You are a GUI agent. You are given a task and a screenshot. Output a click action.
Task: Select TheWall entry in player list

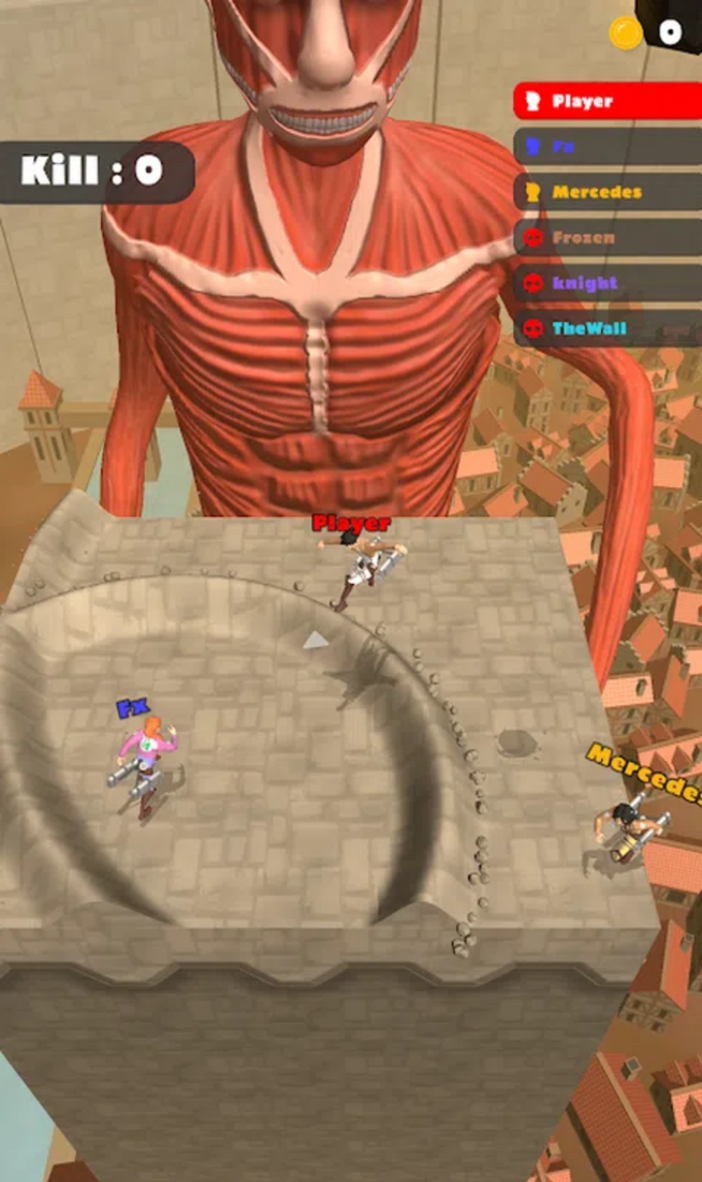click(607, 328)
